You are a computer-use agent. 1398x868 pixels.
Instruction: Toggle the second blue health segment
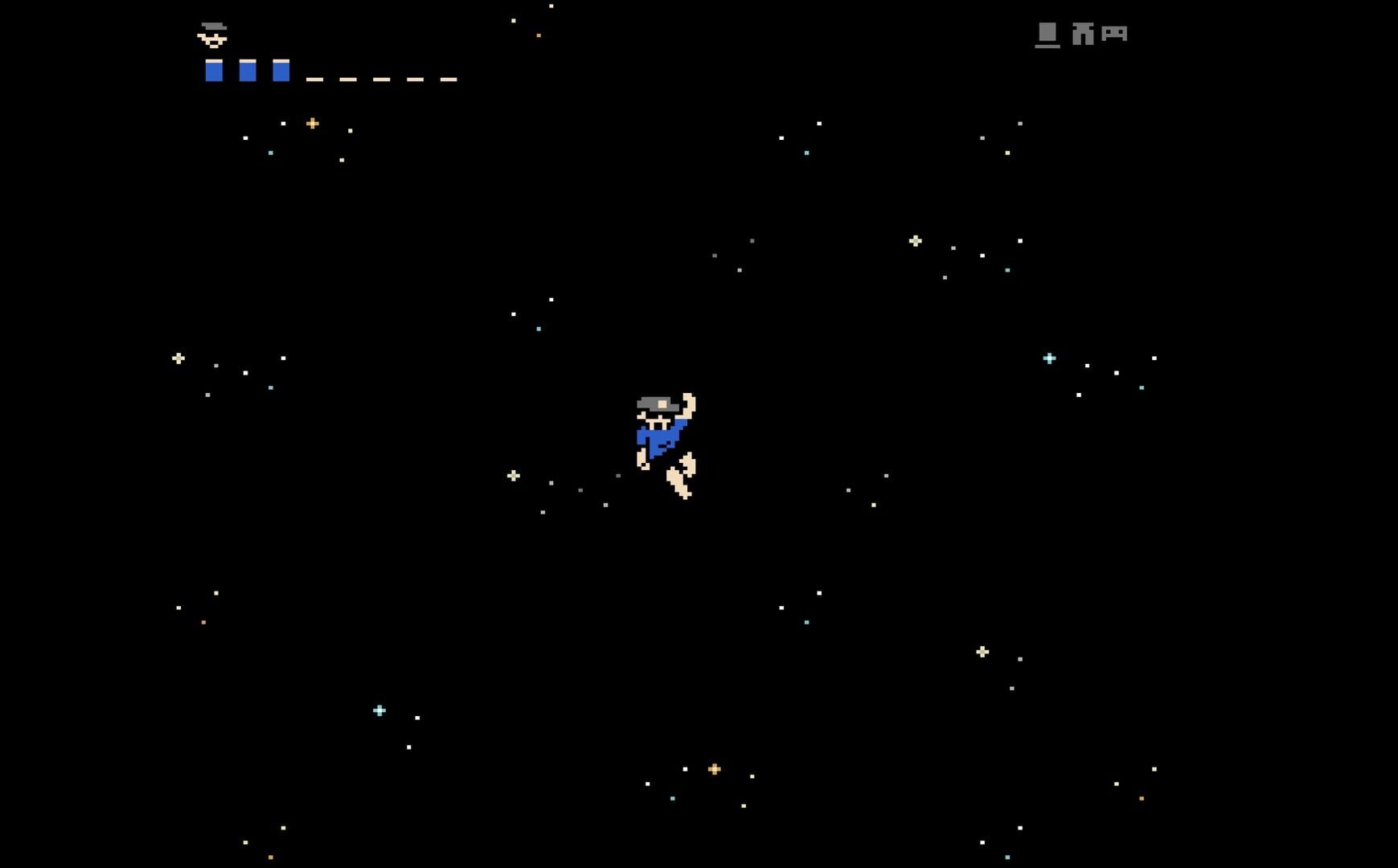click(248, 72)
